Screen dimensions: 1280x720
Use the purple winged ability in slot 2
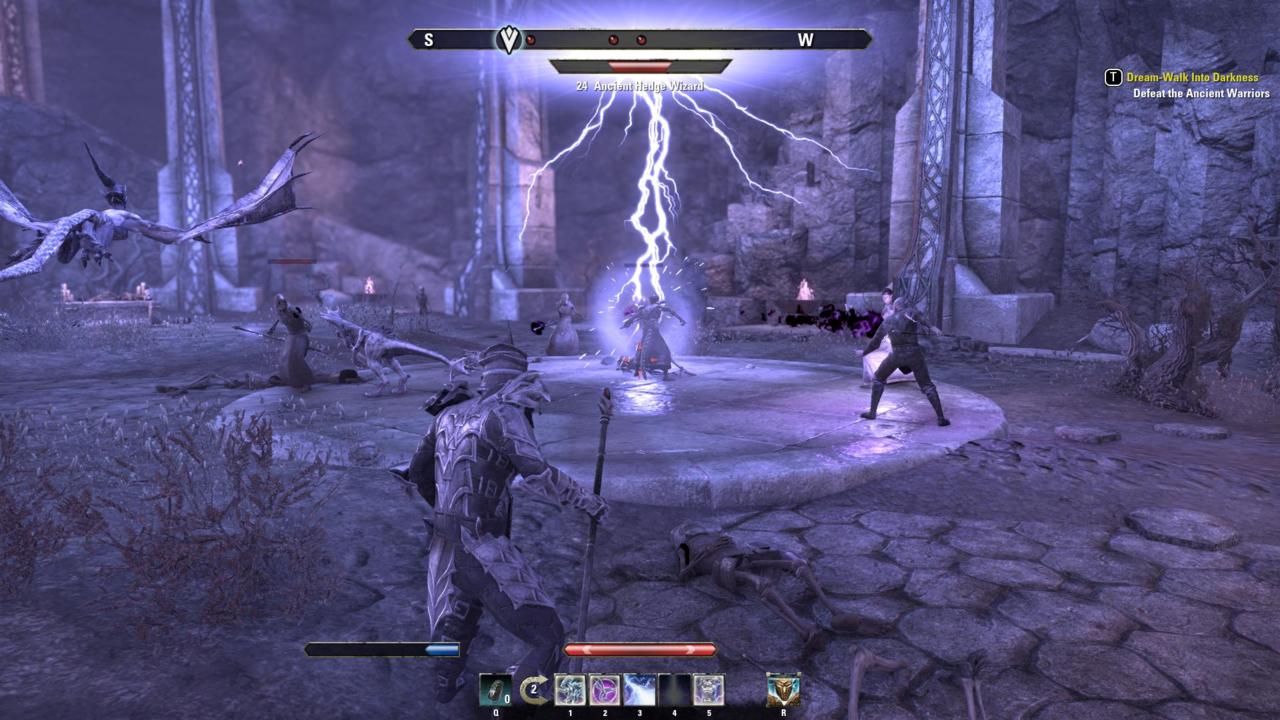[x=604, y=690]
